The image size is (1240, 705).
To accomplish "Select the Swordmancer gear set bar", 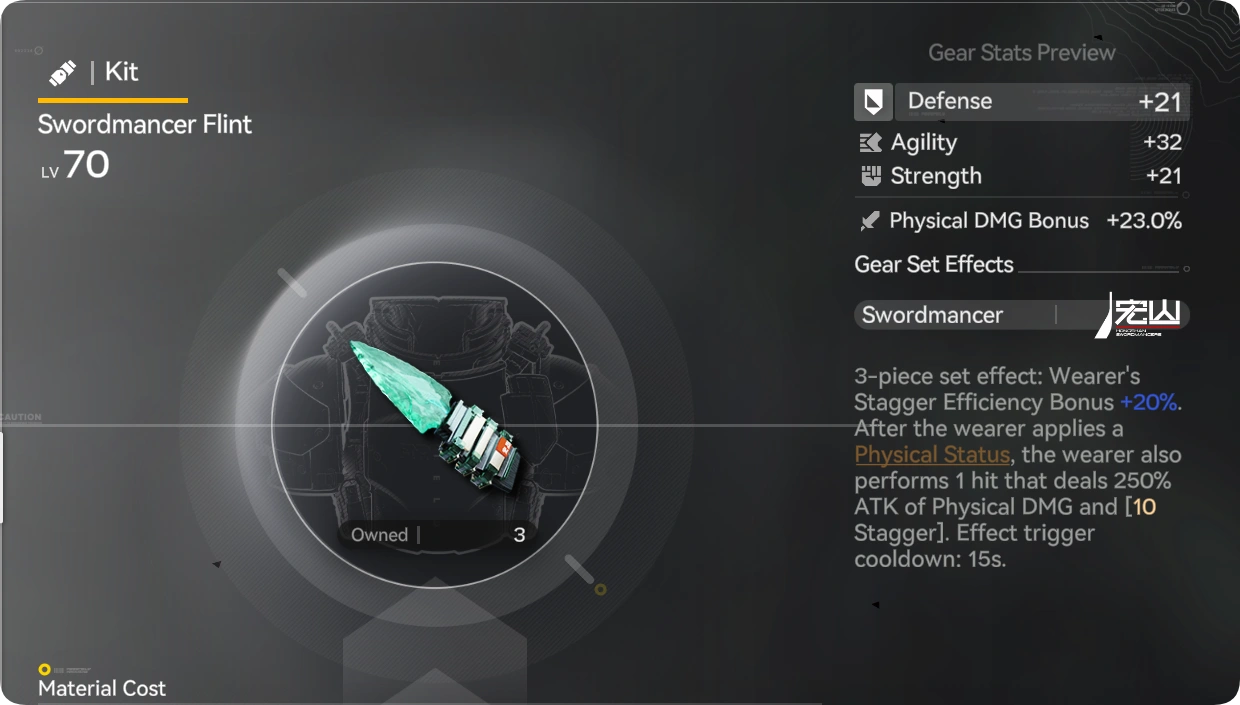I will click(1021, 315).
